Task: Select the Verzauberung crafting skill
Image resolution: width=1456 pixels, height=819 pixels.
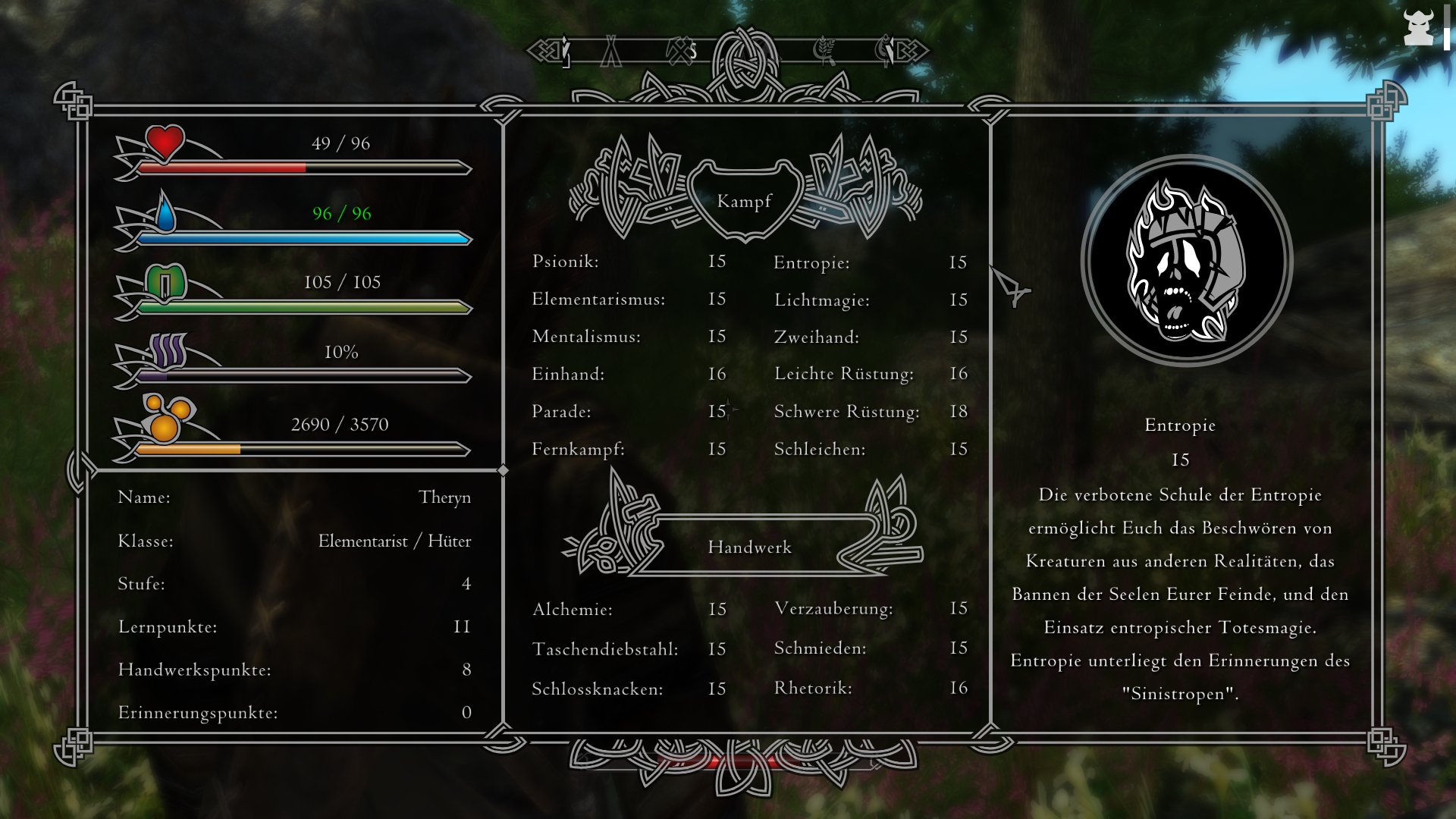Action: point(833,609)
